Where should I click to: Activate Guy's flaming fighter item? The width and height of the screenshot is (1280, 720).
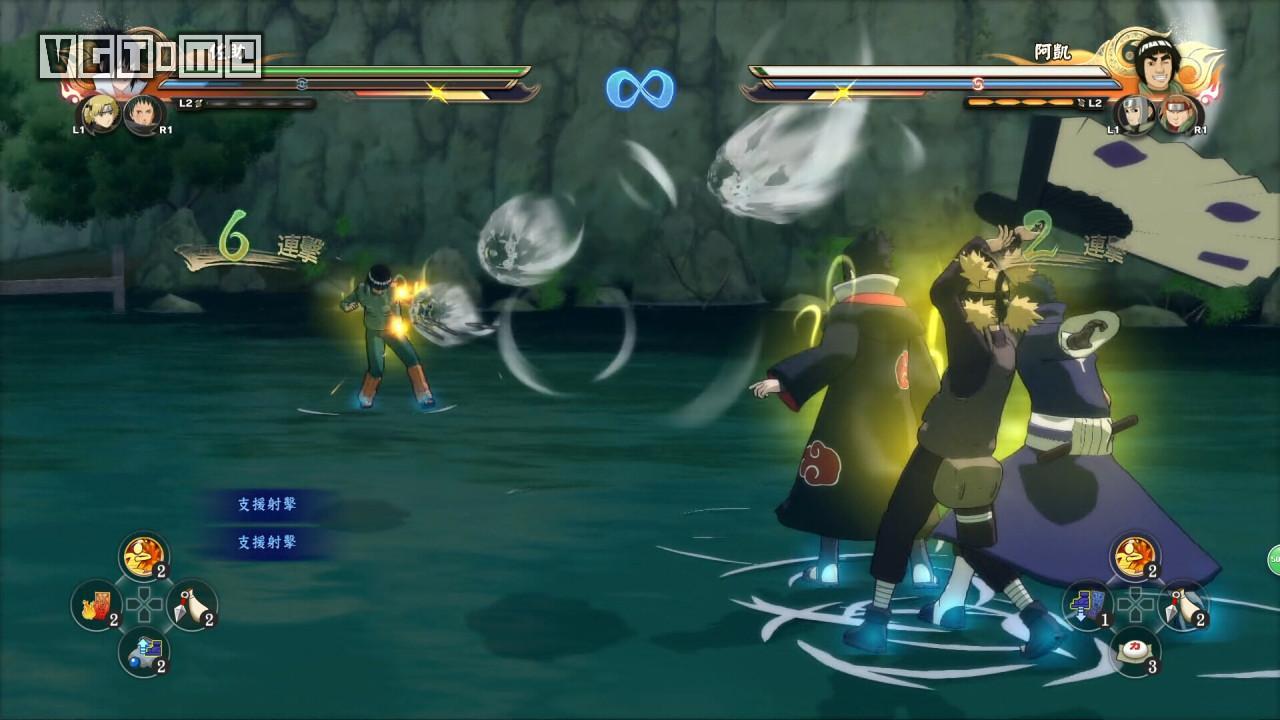1136,556
